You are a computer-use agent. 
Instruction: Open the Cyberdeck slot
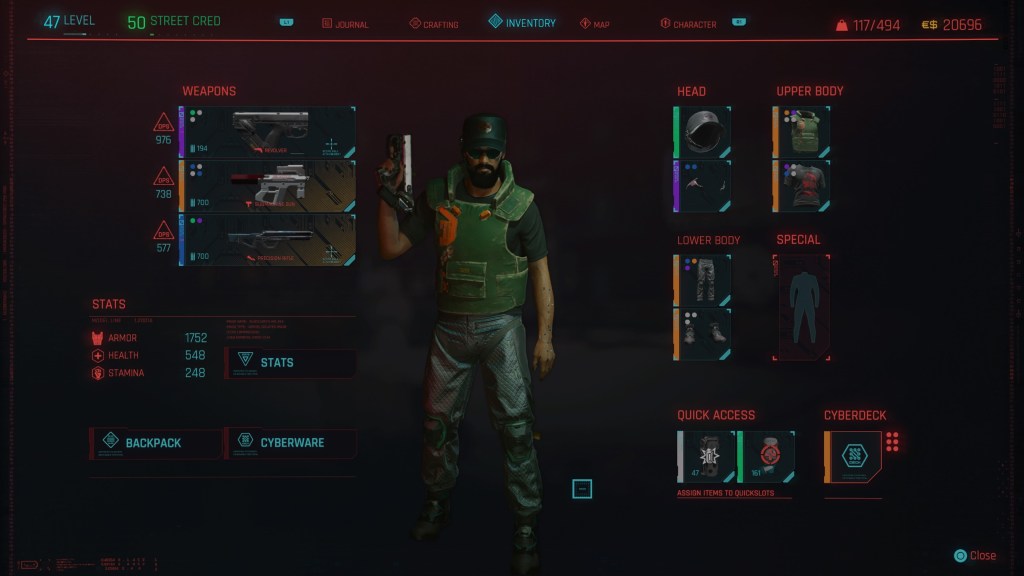[853, 457]
